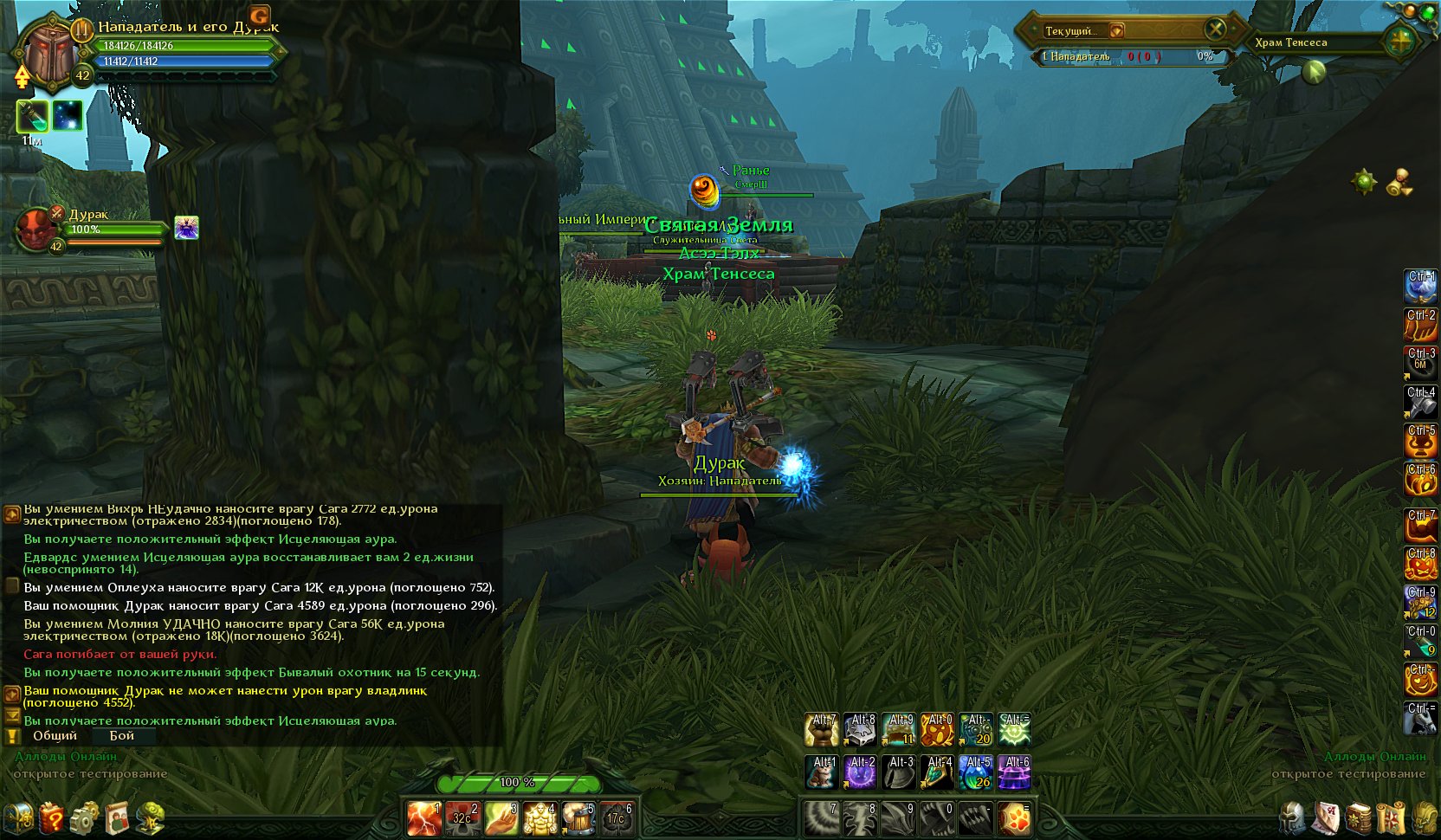Select the glowing hand ability in slot 3
The width and height of the screenshot is (1441, 840).
[501, 818]
